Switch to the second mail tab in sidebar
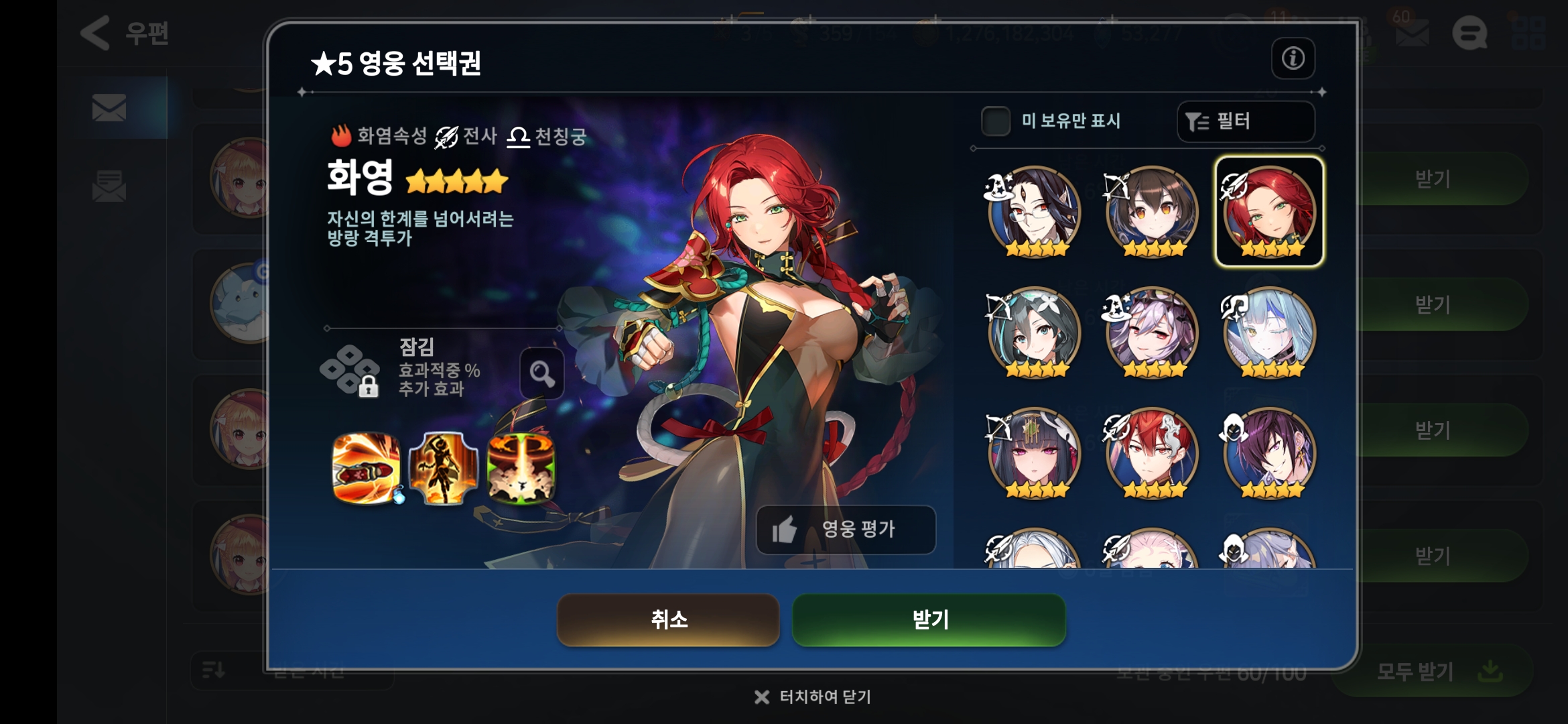 pyautogui.click(x=111, y=186)
